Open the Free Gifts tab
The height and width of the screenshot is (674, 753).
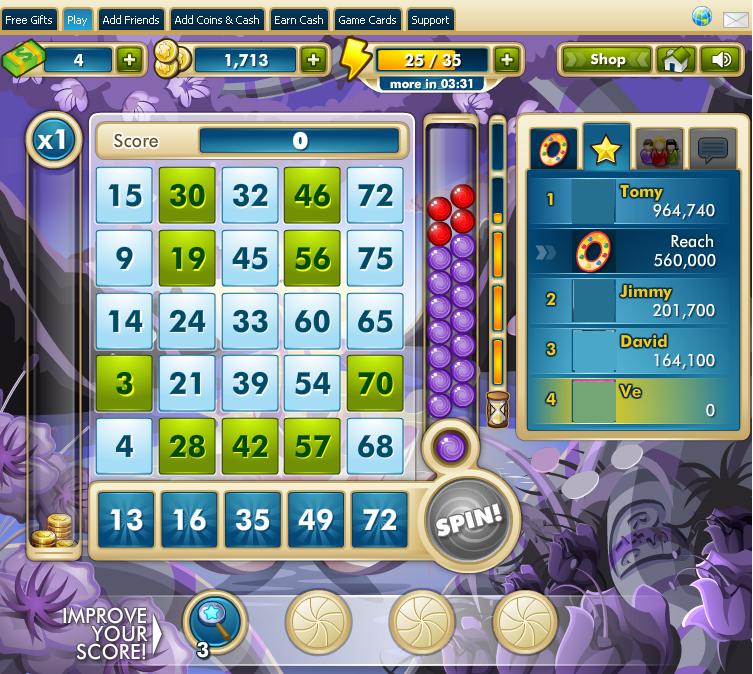click(x=29, y=20)
